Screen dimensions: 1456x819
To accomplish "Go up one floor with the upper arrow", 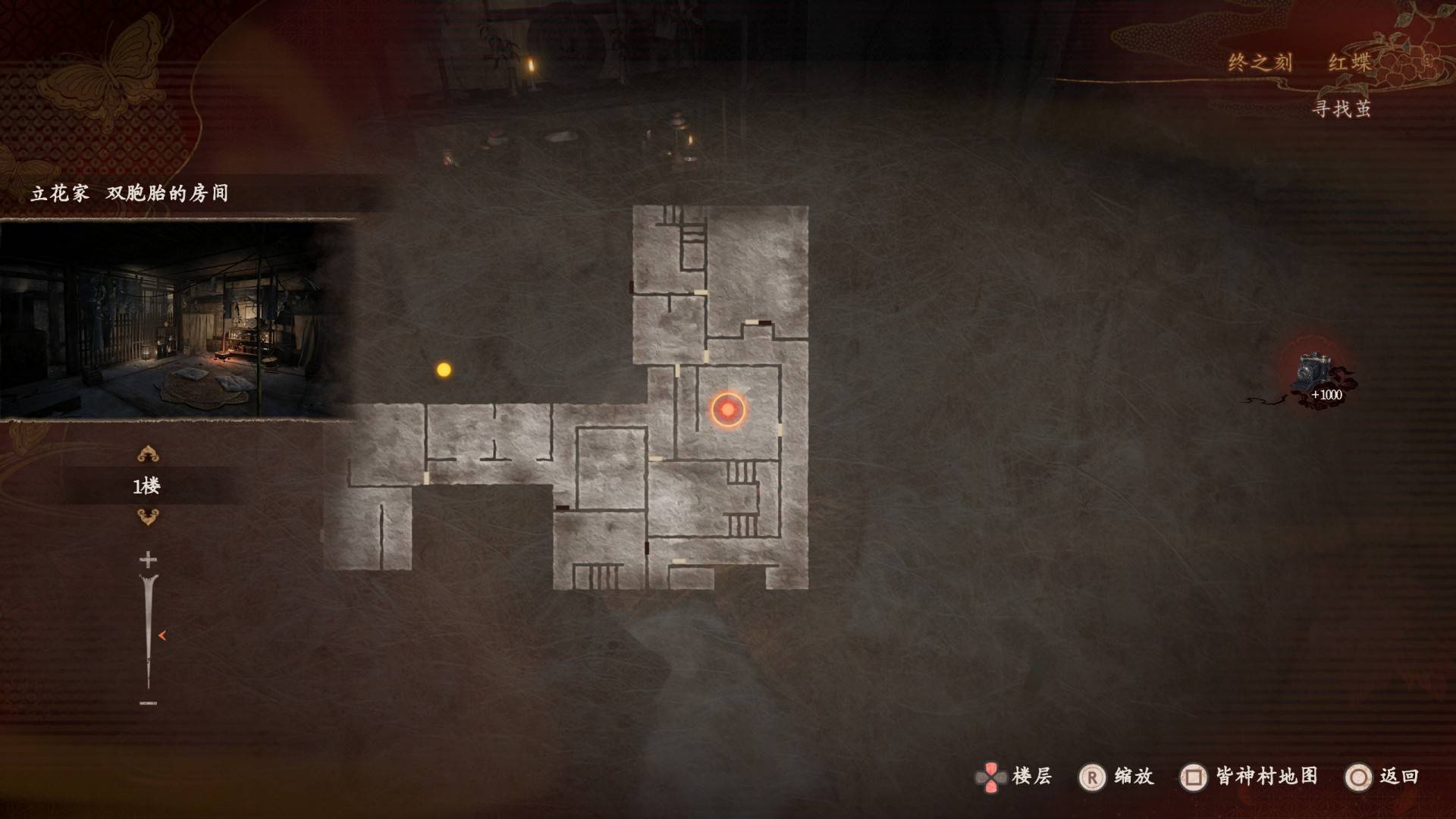I will pyautogui.click(x=147, y=454).
